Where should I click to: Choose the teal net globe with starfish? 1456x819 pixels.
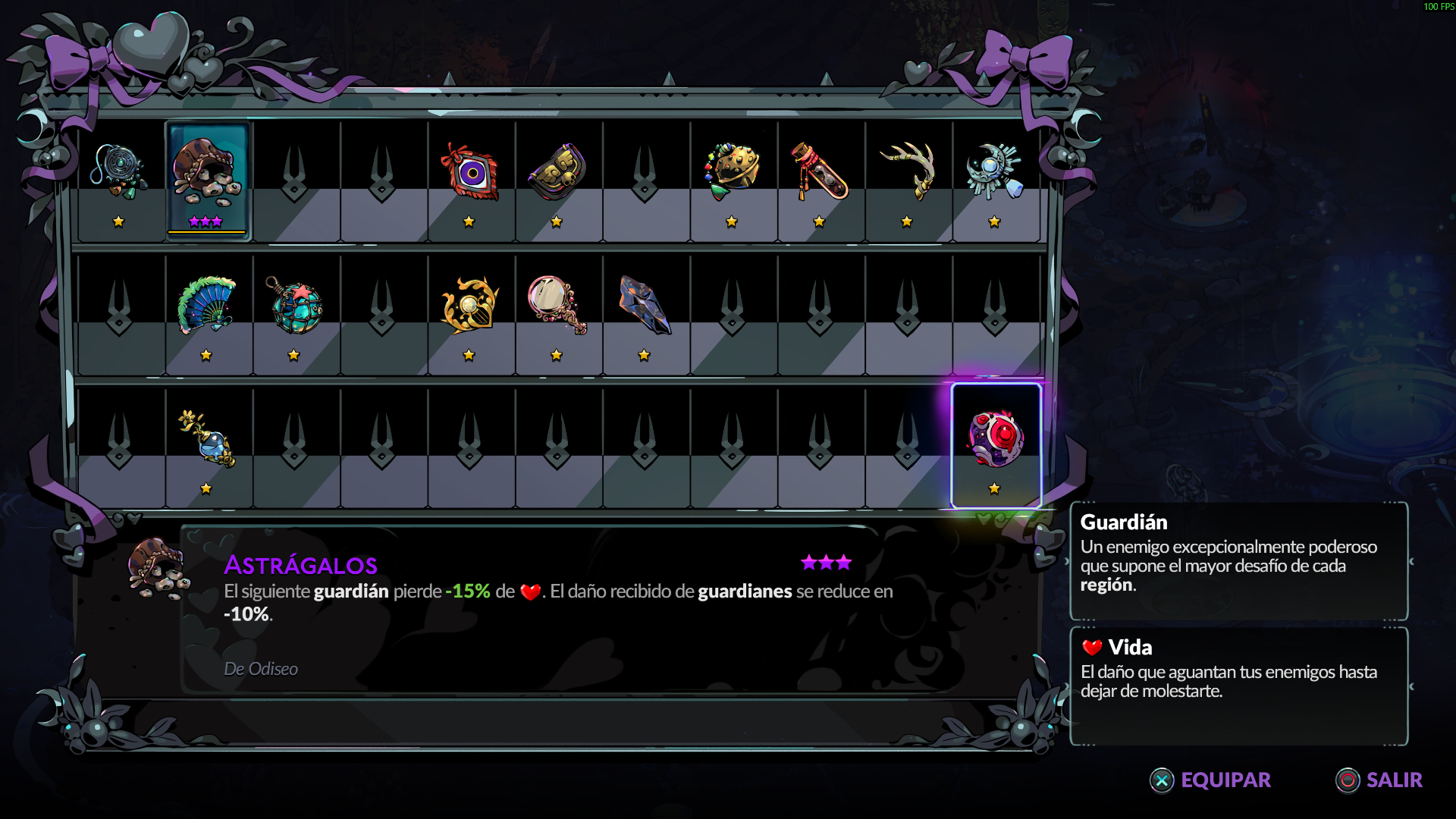pos(294,305)
